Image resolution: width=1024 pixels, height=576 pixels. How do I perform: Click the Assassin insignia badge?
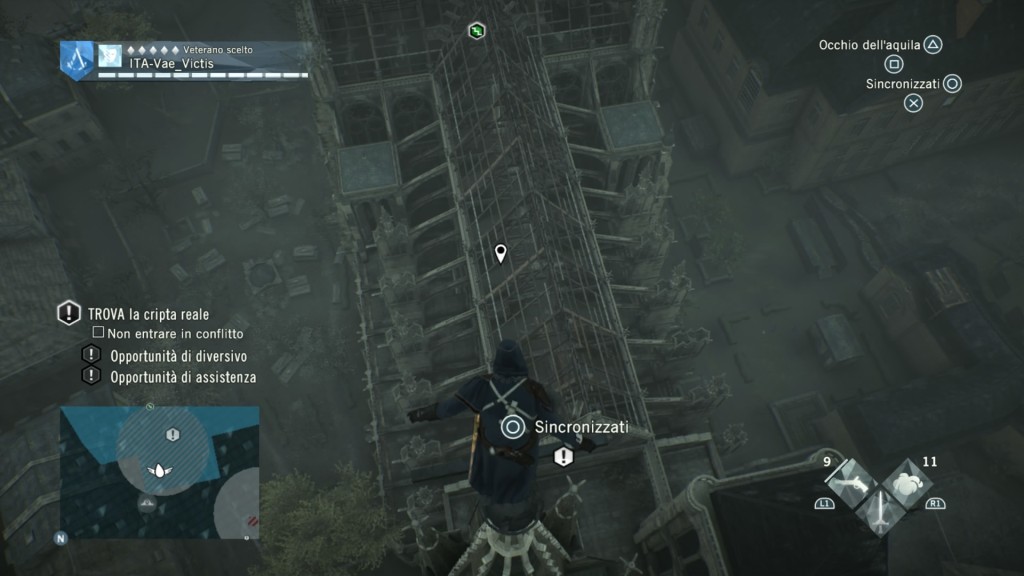coord(76,59)
